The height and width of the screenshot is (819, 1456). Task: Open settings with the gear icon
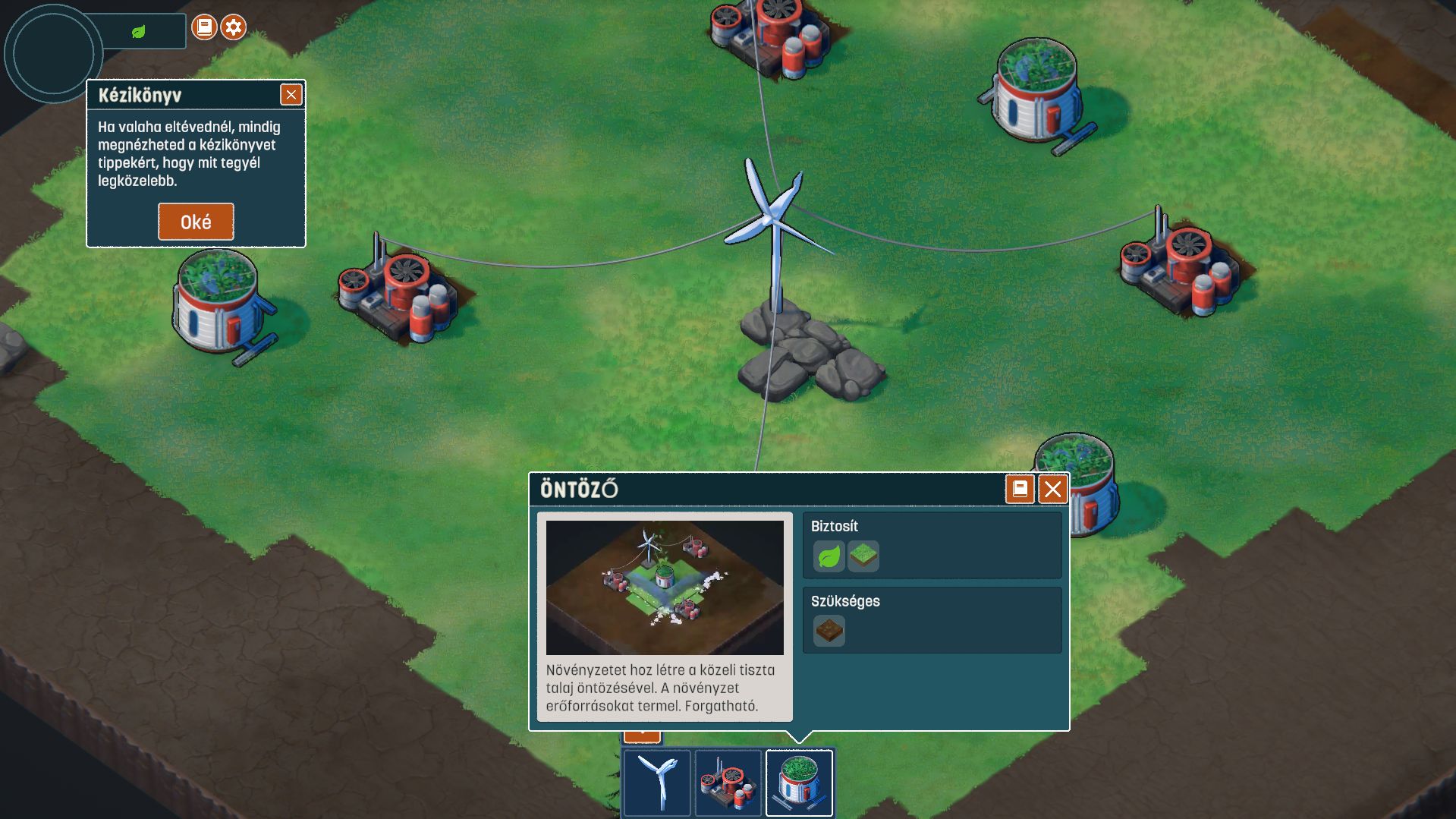234,28
